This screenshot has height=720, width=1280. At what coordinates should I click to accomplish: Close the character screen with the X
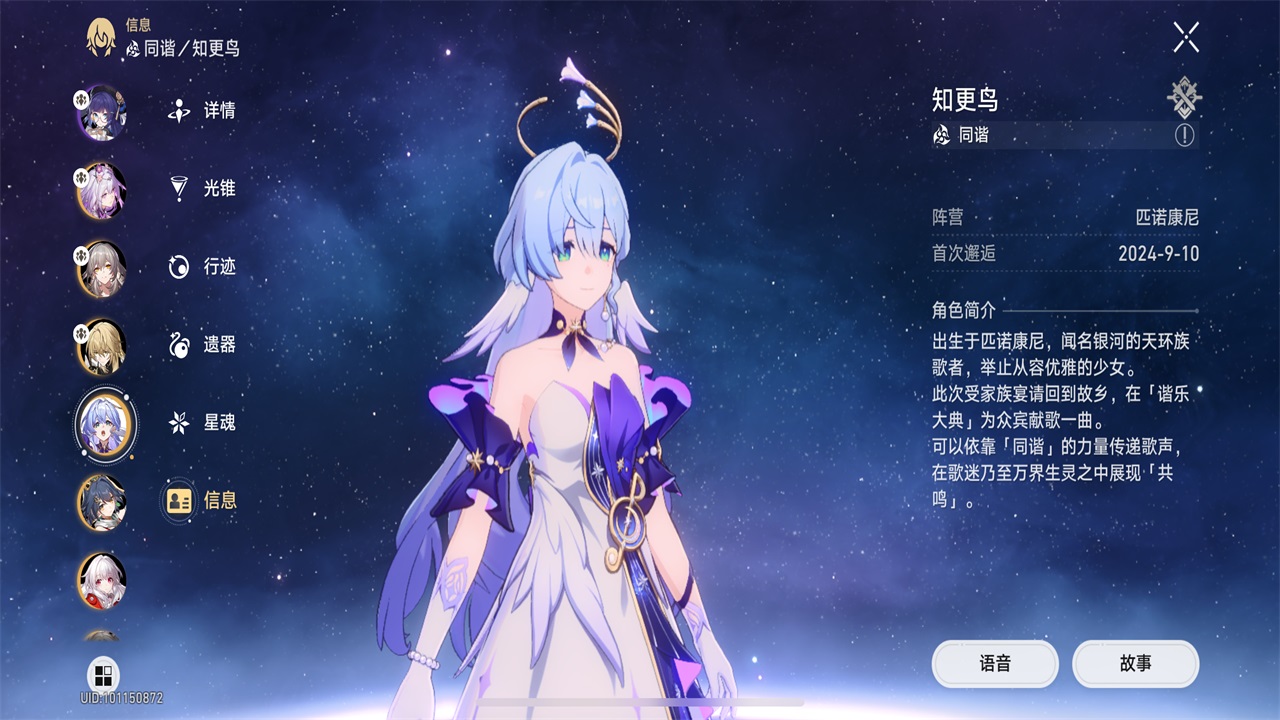tap(1186, 38)
